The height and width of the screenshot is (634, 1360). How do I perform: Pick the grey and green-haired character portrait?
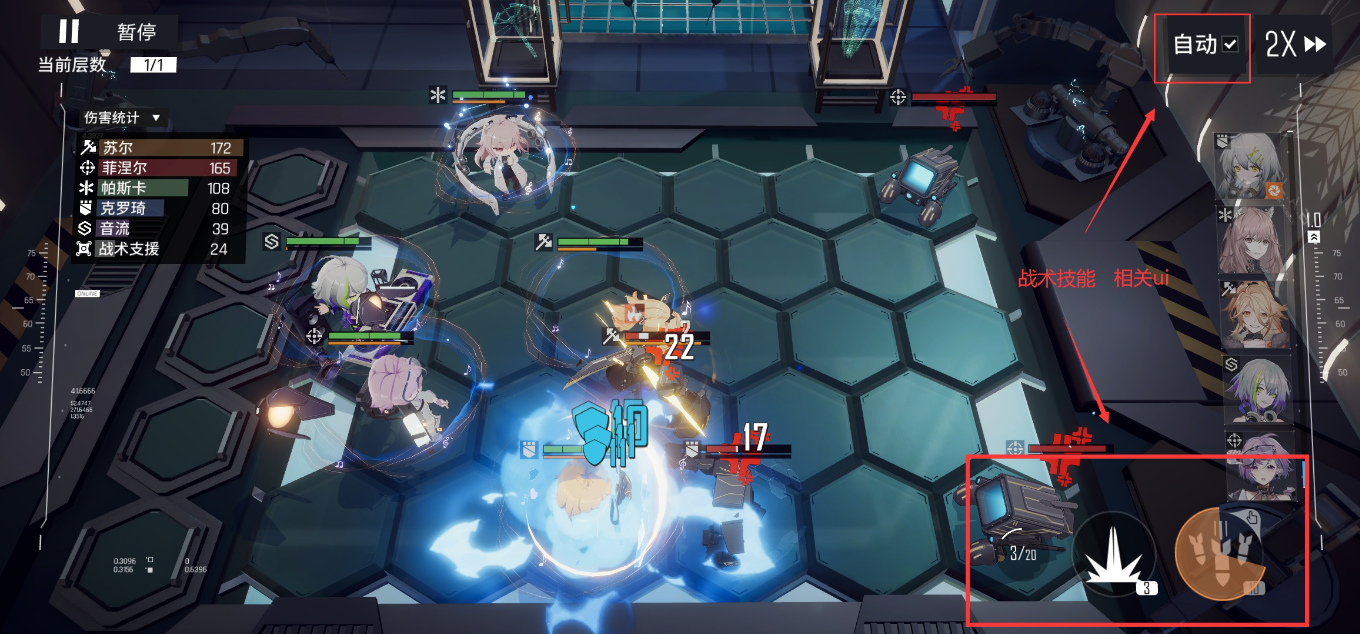[1254, 390]
